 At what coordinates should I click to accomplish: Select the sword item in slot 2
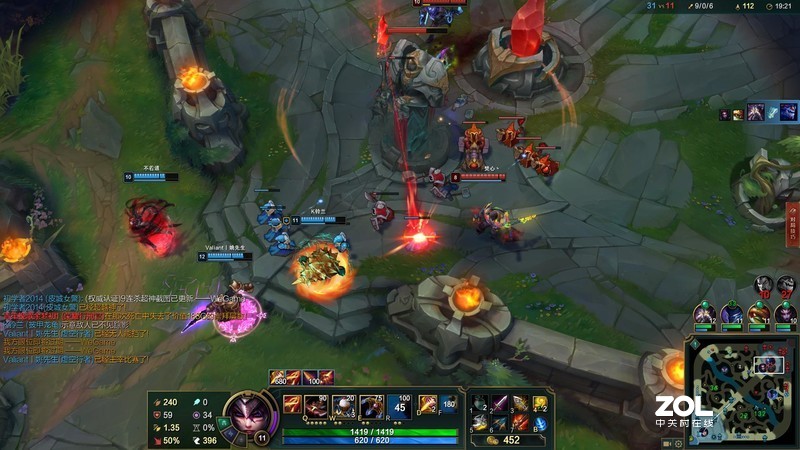coord(501,404)
